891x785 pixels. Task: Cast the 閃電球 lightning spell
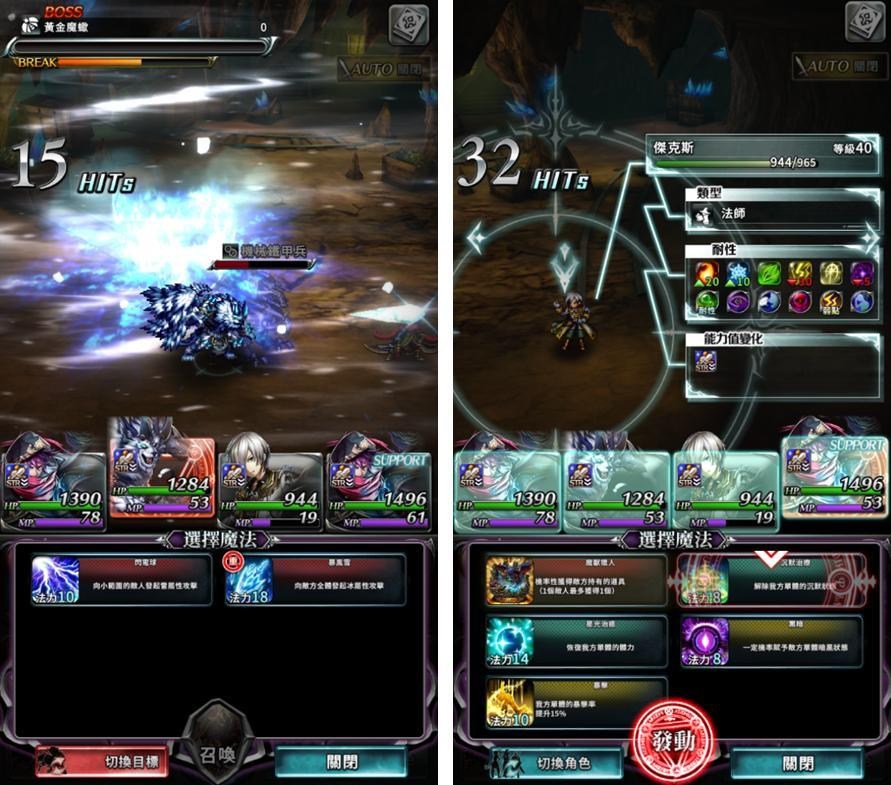pos(121,580)
